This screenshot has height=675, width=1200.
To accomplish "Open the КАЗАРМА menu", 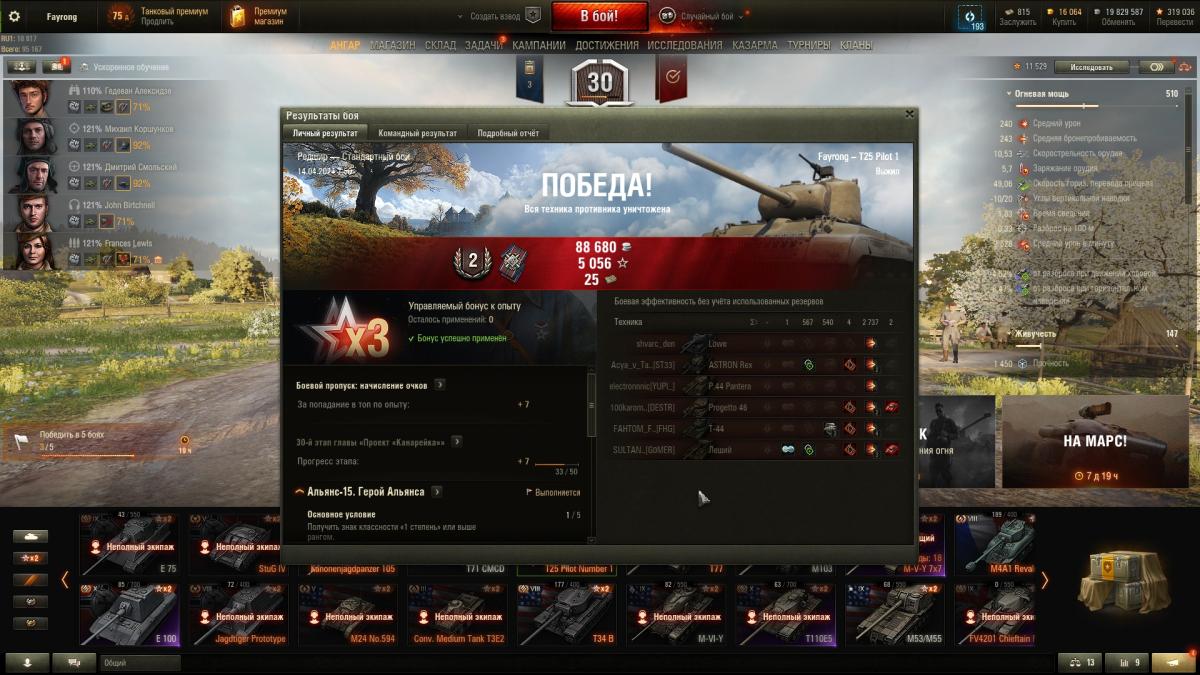I will [754, 45].
